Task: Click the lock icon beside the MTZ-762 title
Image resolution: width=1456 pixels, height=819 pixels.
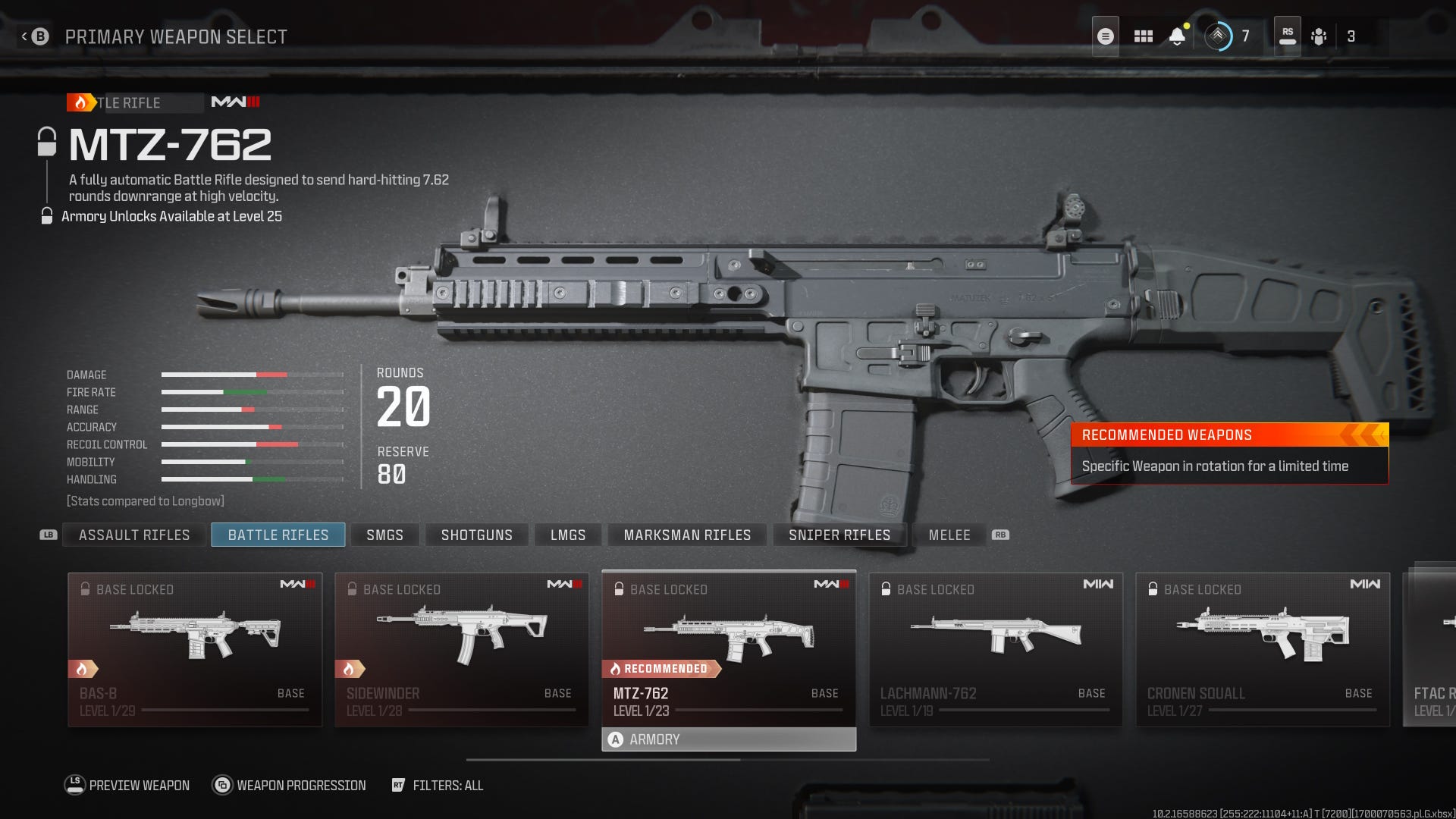Action: point(47,141)
